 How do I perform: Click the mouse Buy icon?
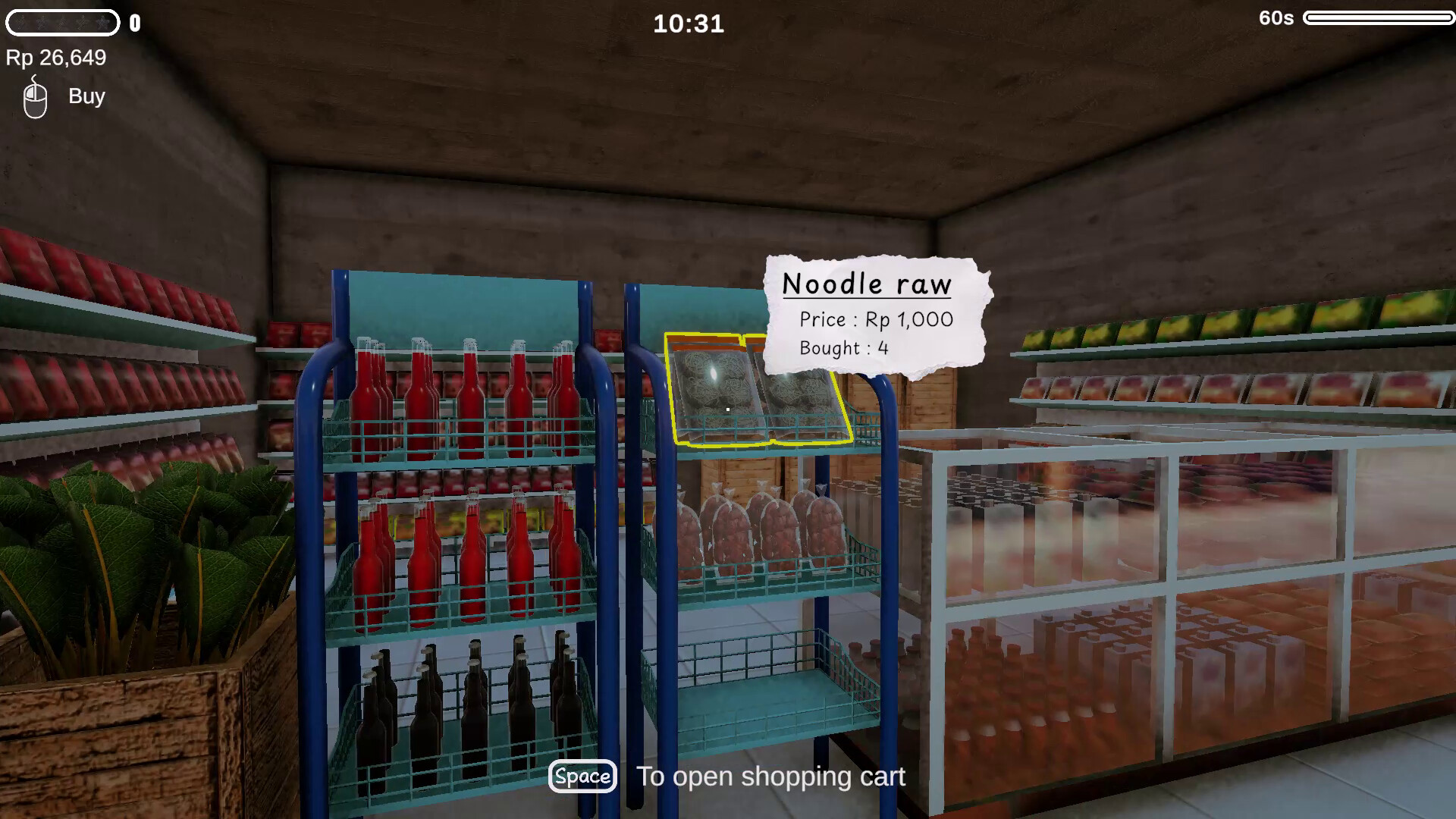point(34,96)
